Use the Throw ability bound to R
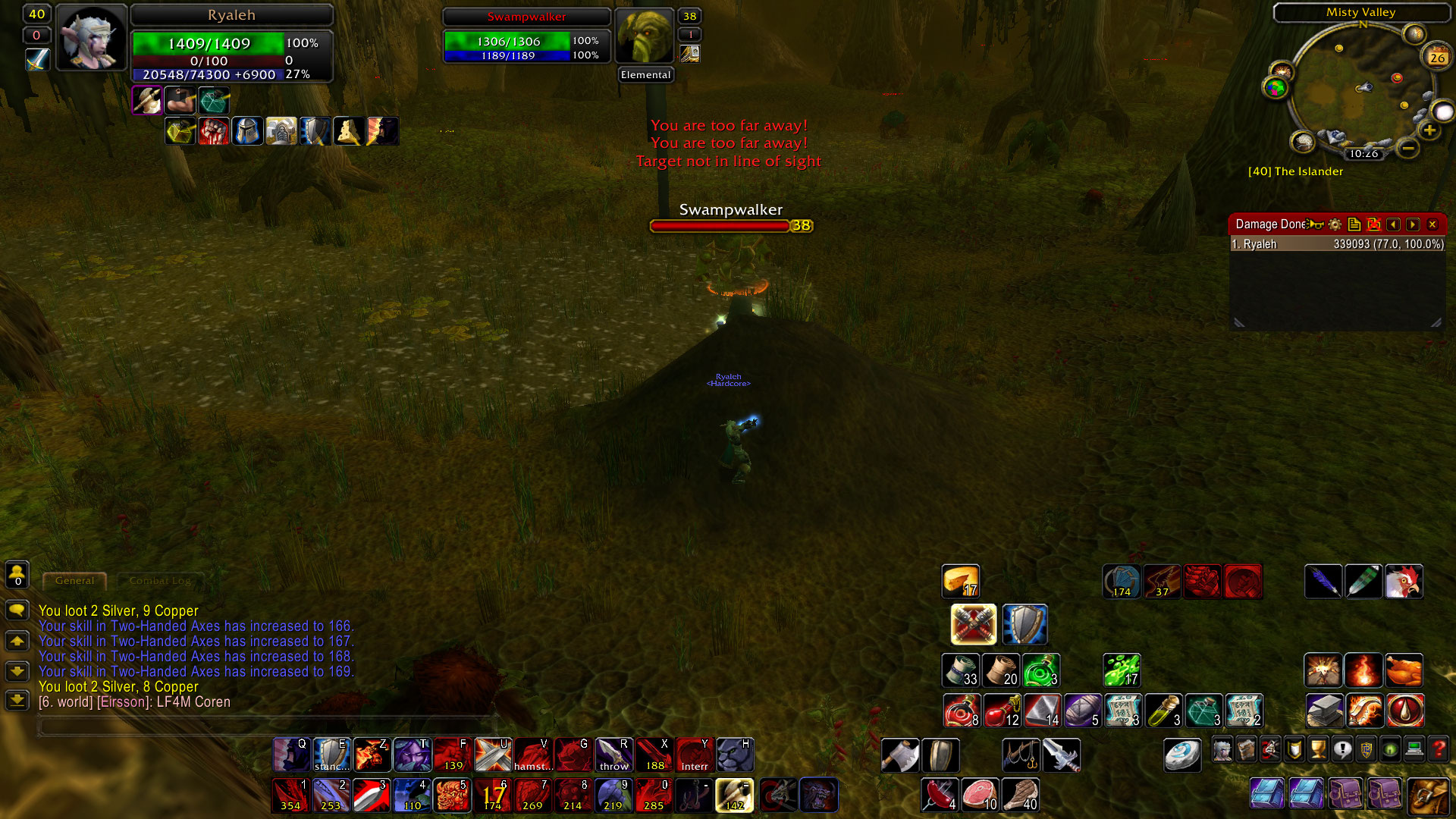This screenshot has height=819, width=1456. tap(614, 755)
